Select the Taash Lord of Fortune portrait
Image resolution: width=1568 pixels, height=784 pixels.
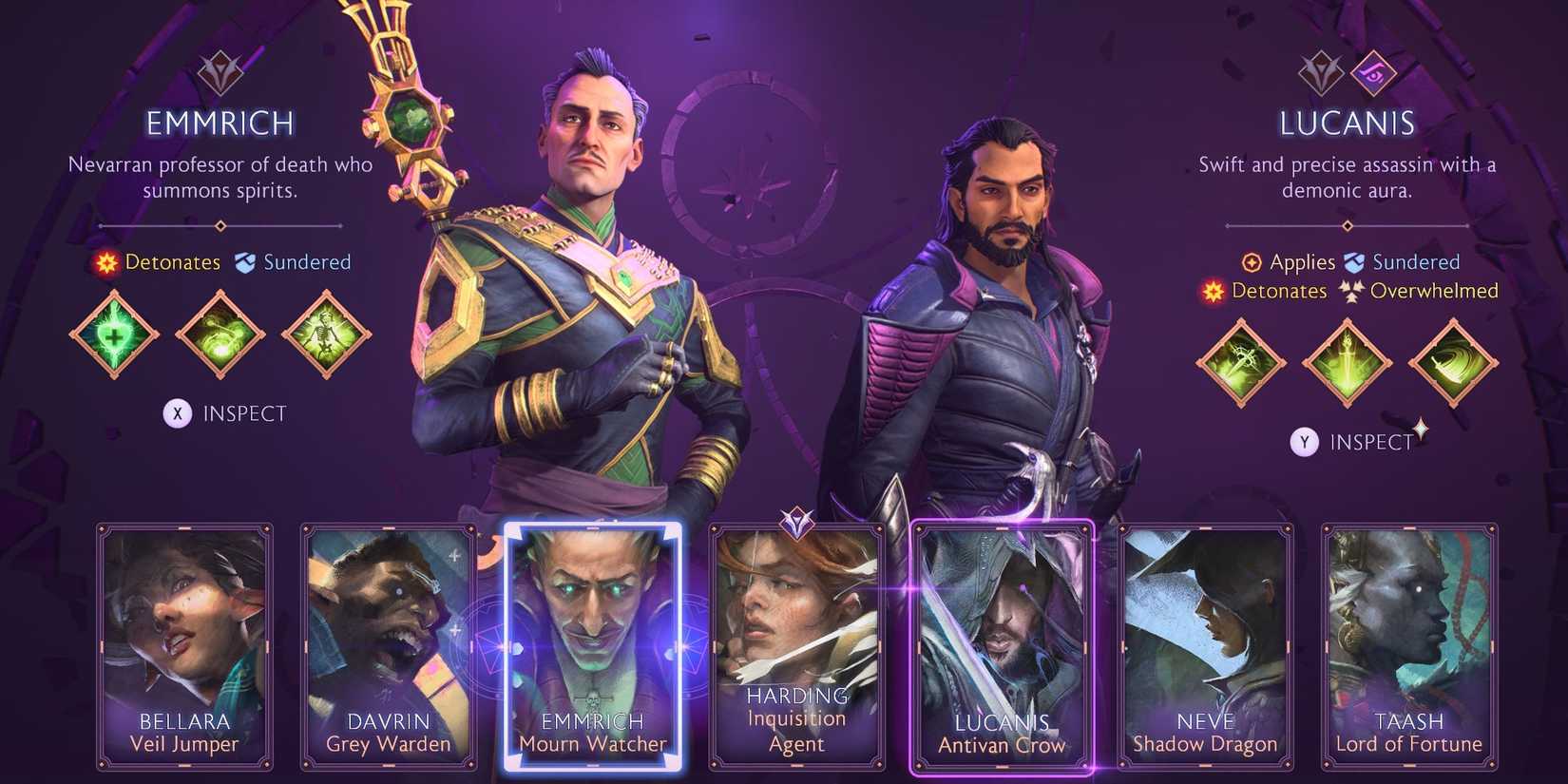pos(1409,646)
